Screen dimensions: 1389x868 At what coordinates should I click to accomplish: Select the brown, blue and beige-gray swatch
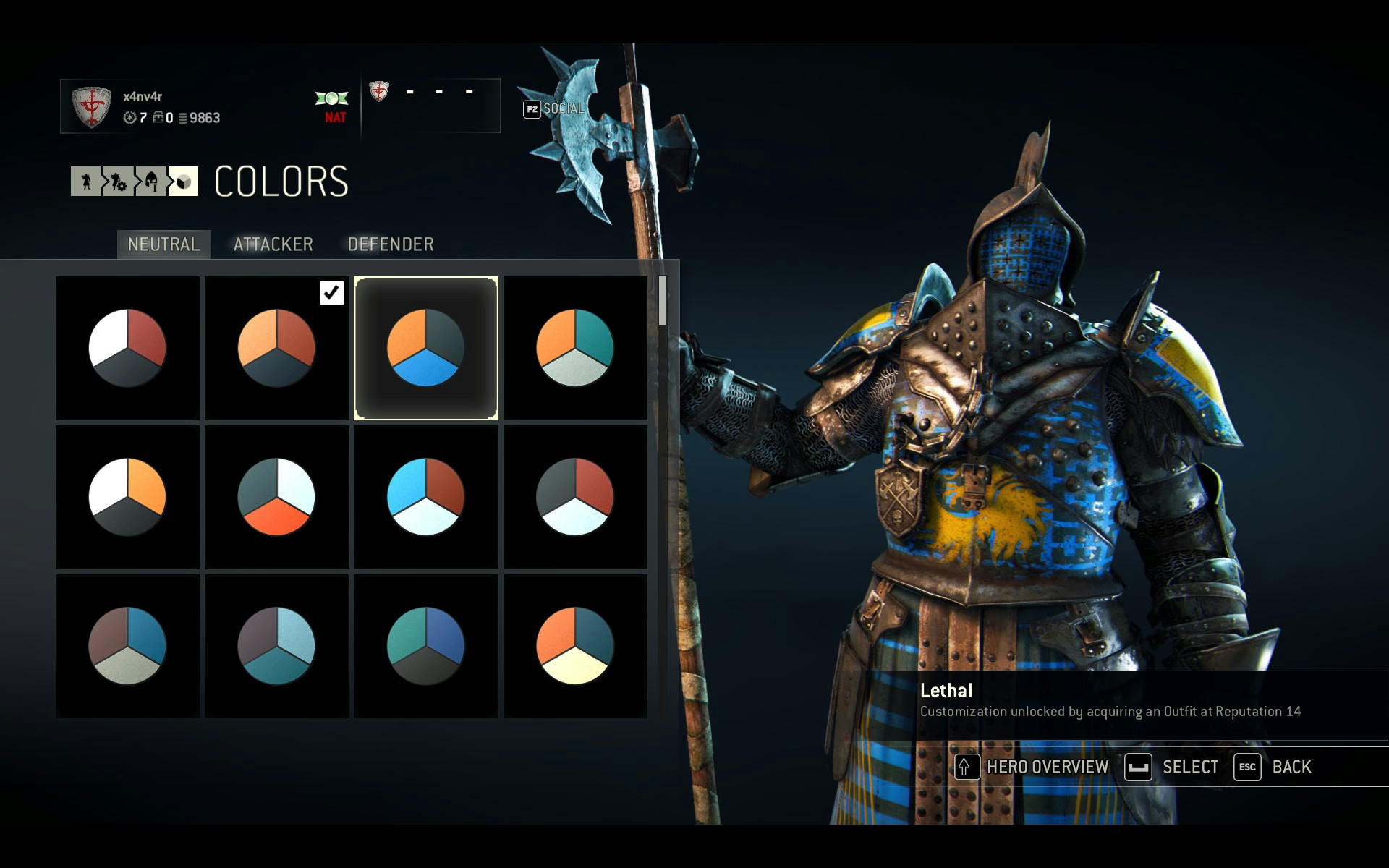click(x=127, y=646)
